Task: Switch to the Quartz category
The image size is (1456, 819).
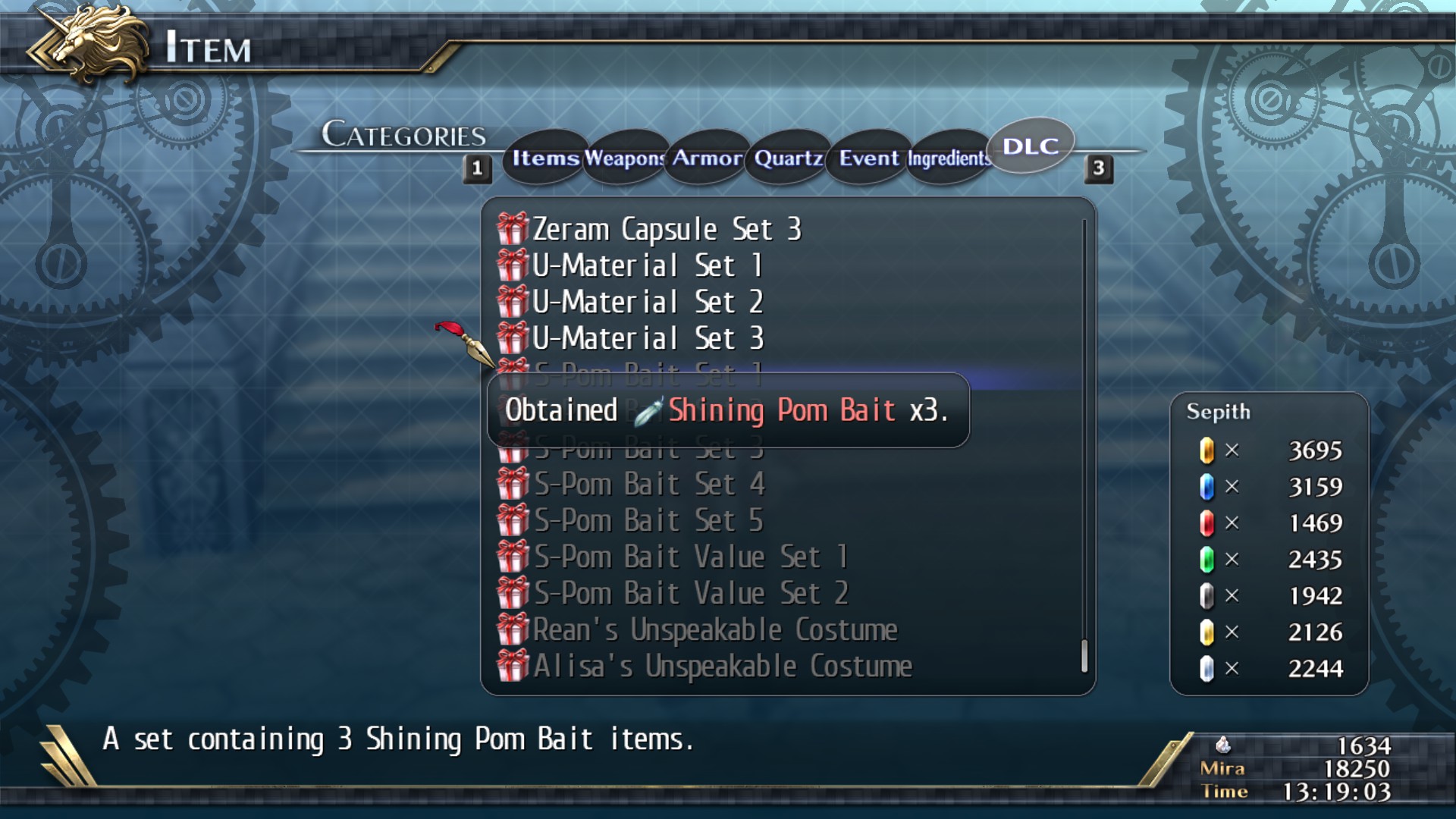Action: point(787,158)
